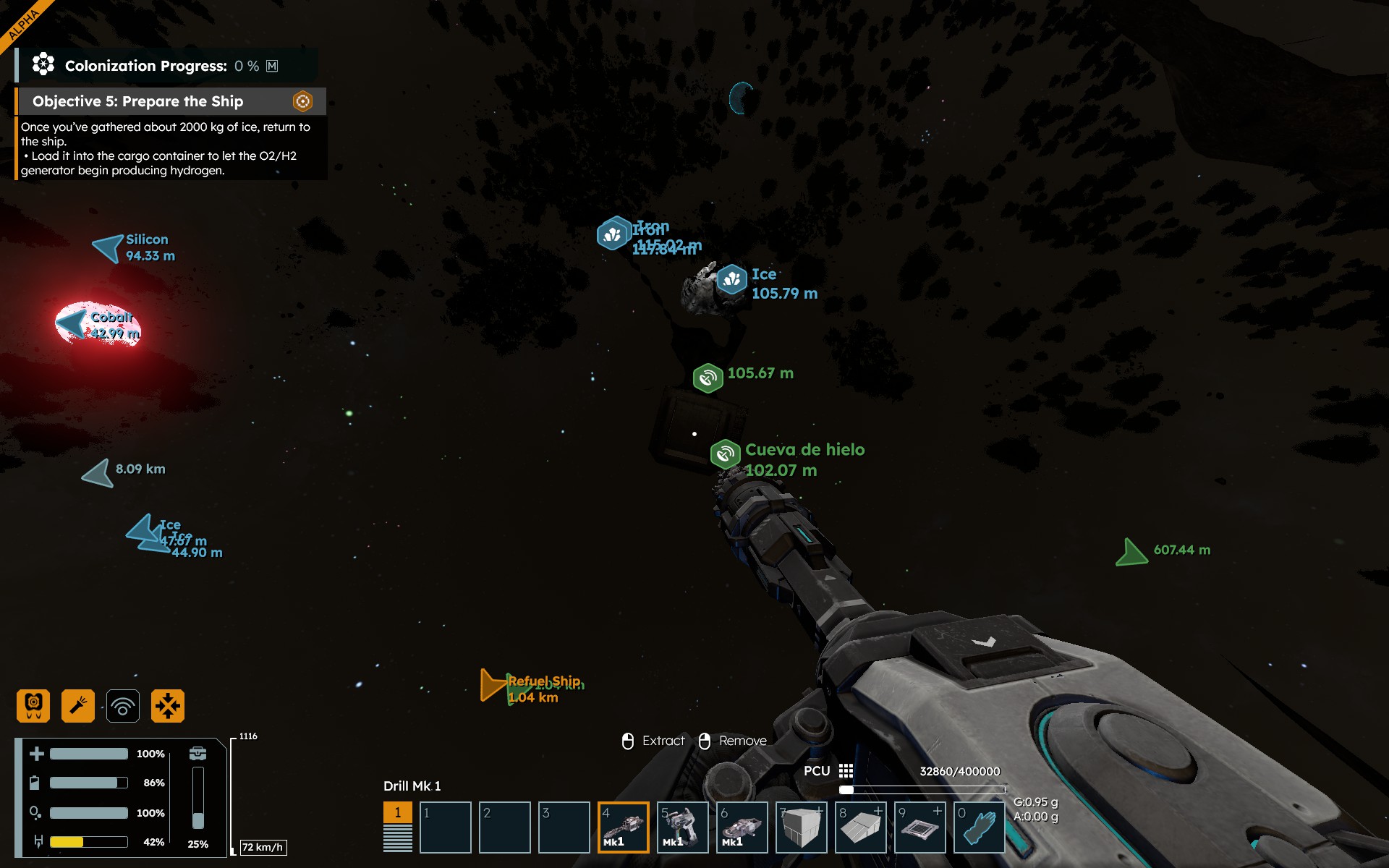Select the glove hand slot
1389x868 pixels.
pos(979,827)
